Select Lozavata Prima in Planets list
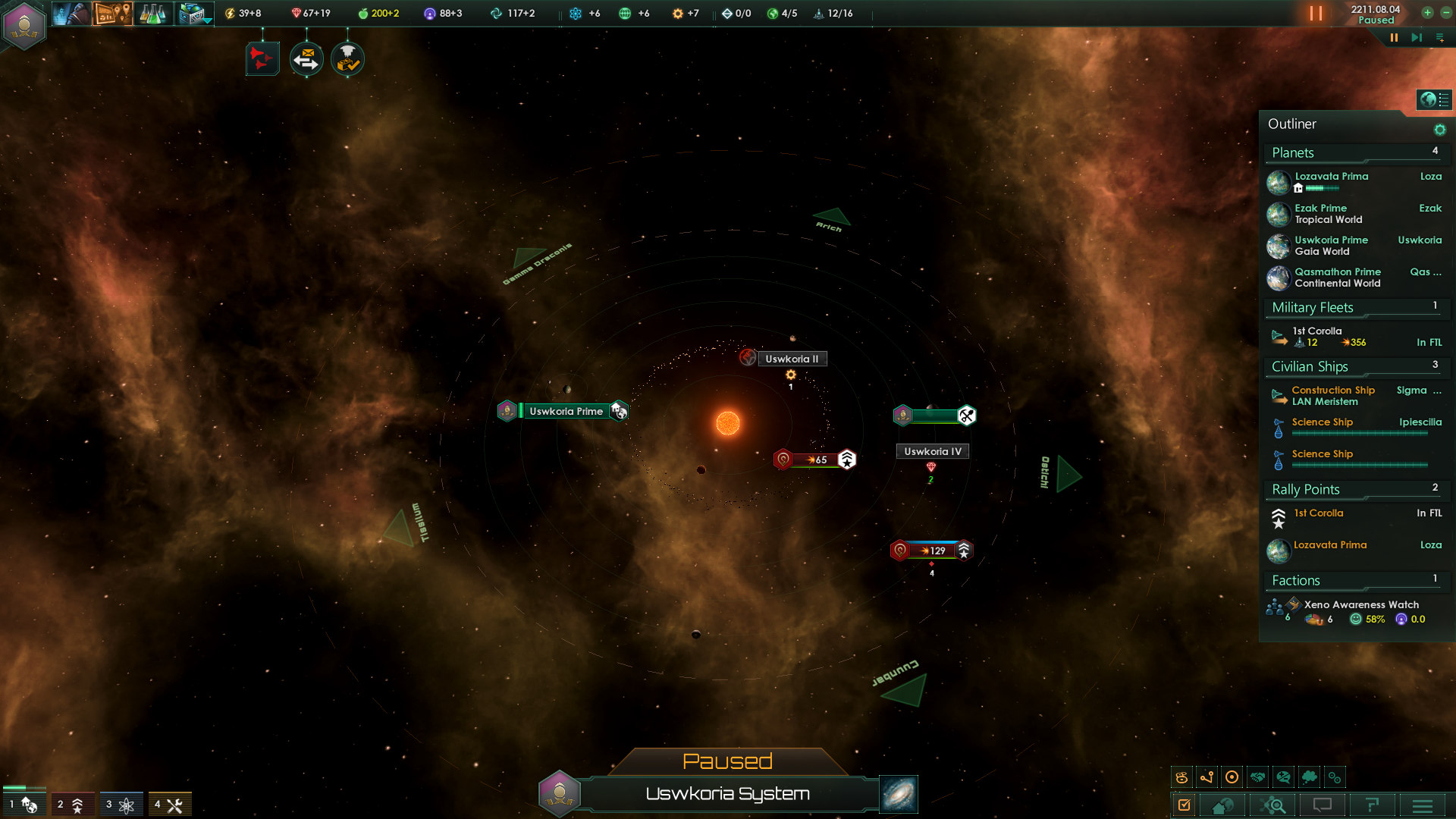Image resolution: width=1456 pixels, height=819 pixels. pos(1331,177)
